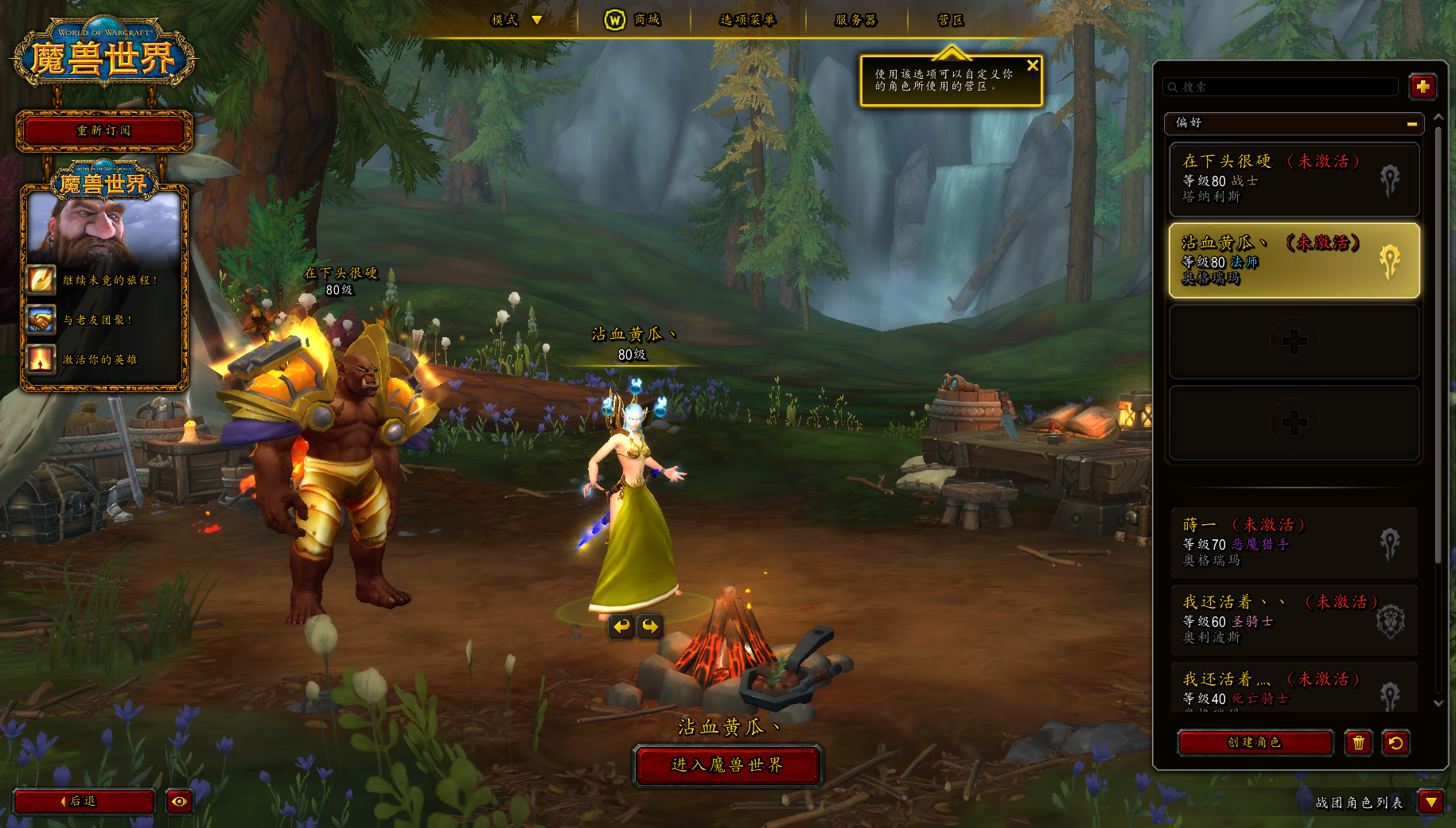Click the 重新订阅 resubscribe button
1456x828 pixels.
104,131
